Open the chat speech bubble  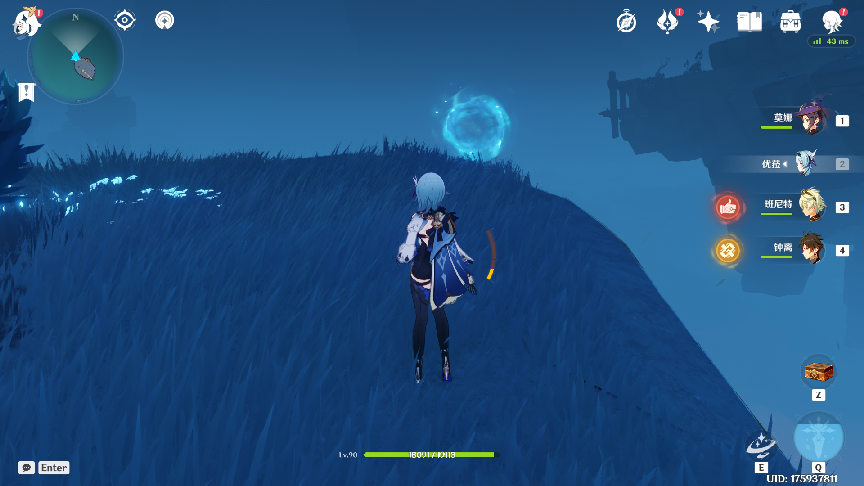(26, 467)
